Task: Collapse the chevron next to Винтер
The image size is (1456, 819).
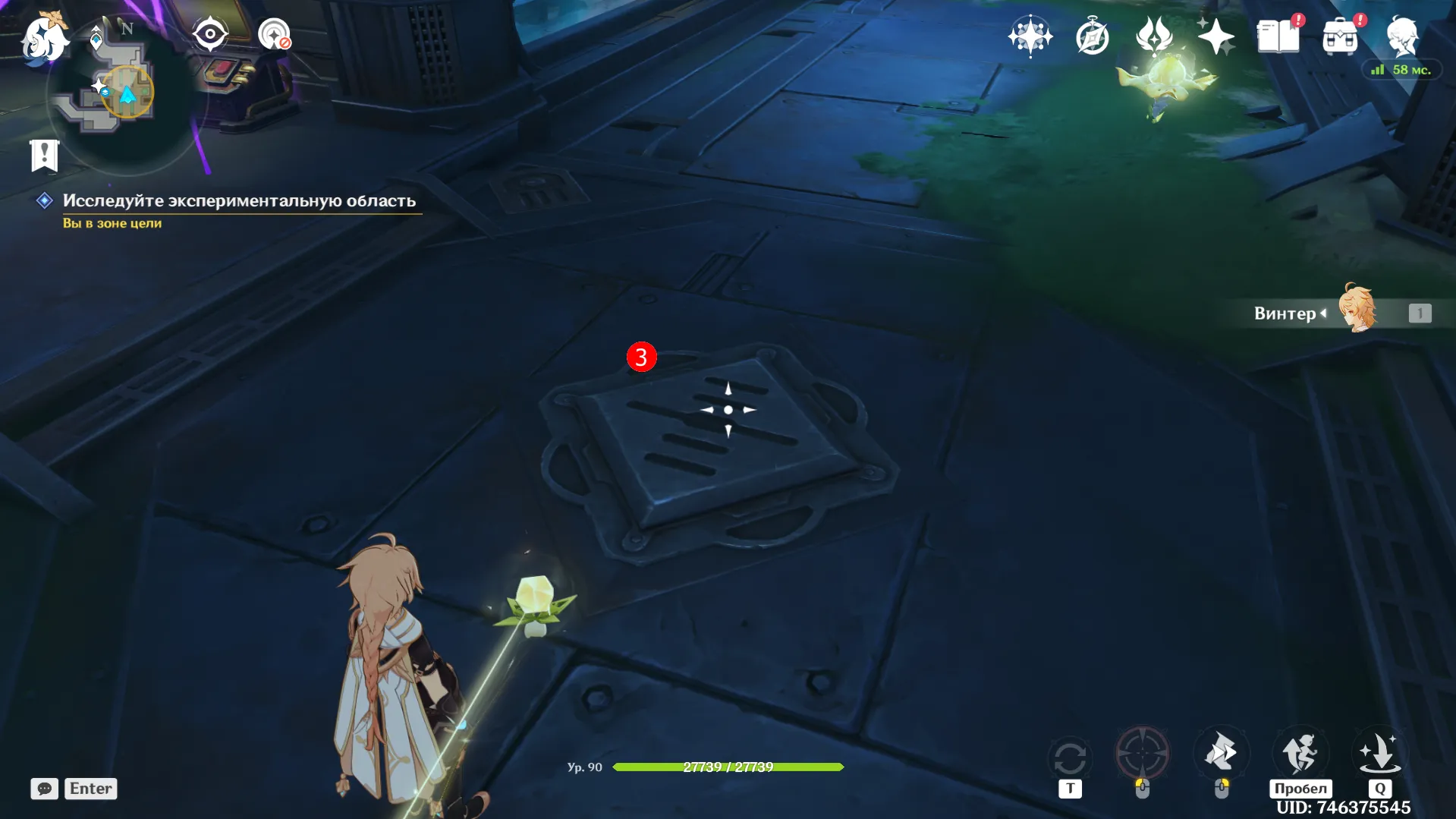Action: tap(1325, 313)
